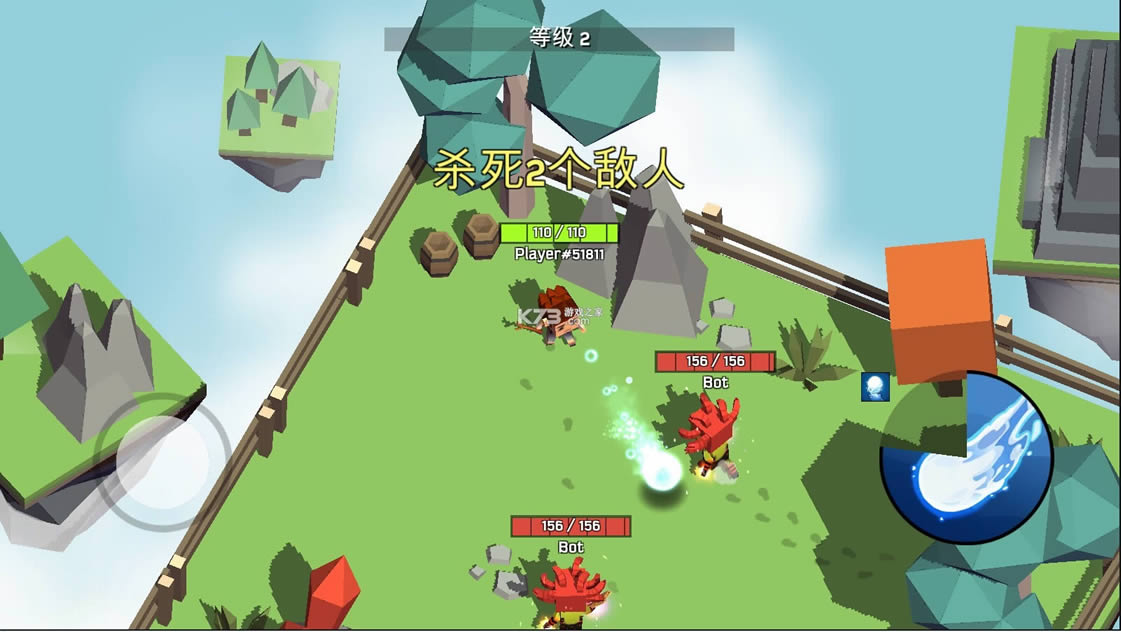Fire the large comet attack button
Image resolution: width=1121 pixels, height=632 pixels.
[x=966, y=459]
